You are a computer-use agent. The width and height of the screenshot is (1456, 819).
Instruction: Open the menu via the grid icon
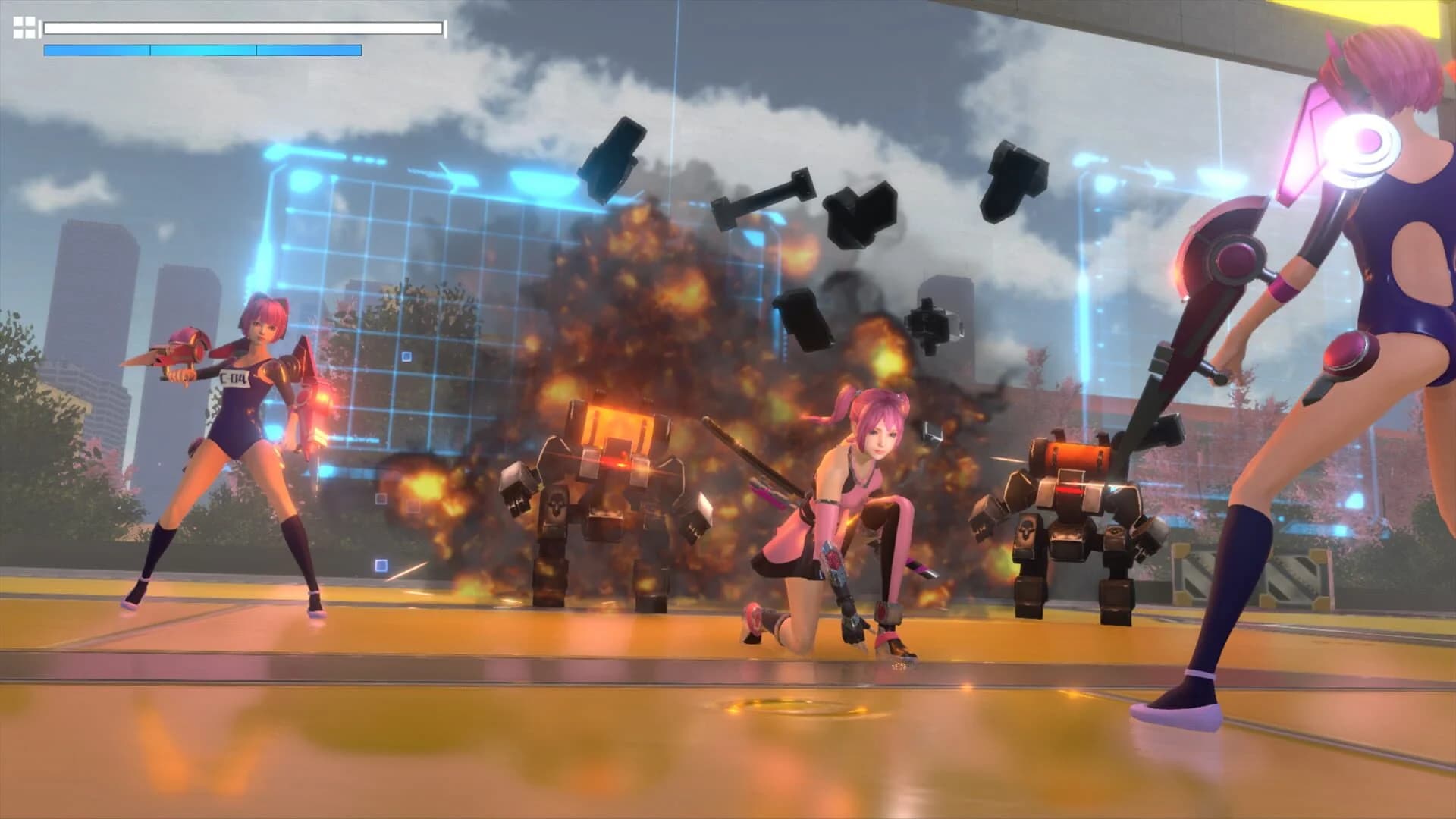[x=24, y=27]
